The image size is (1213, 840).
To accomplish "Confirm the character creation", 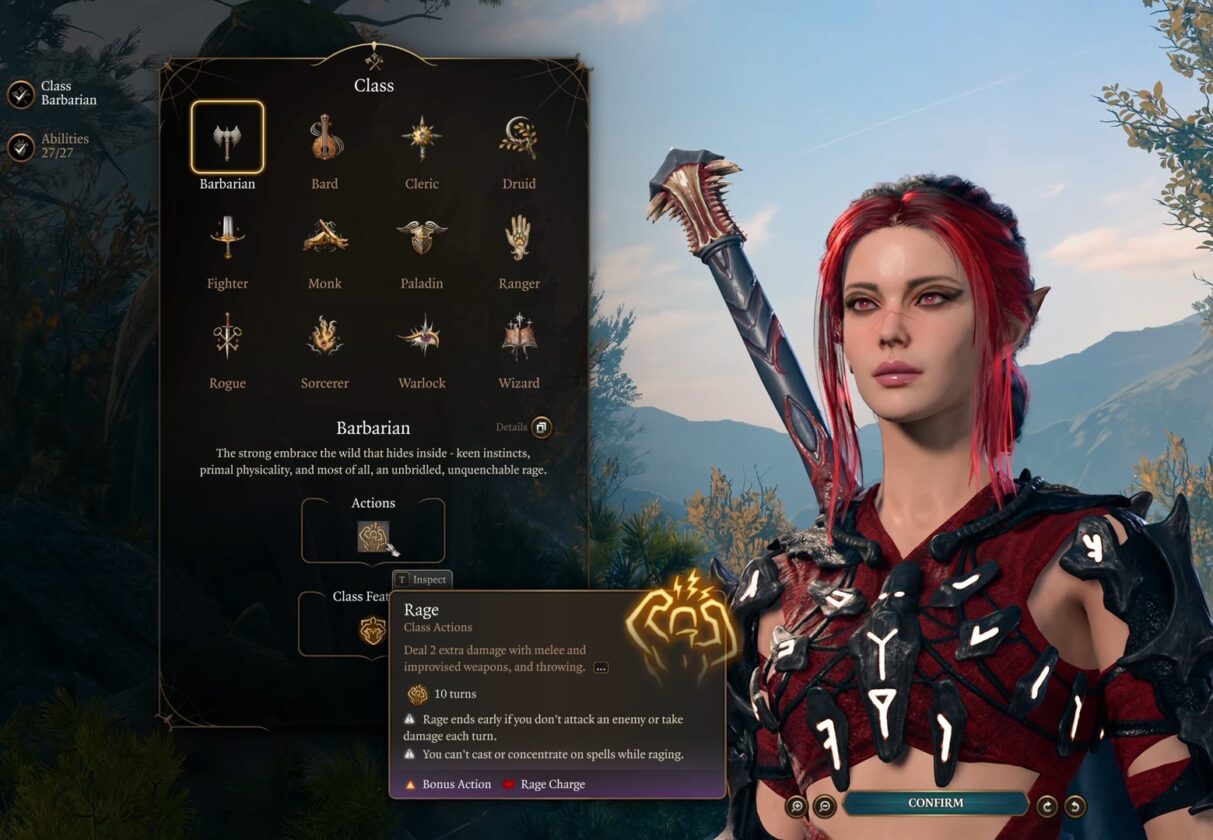I will click(935, 803).
